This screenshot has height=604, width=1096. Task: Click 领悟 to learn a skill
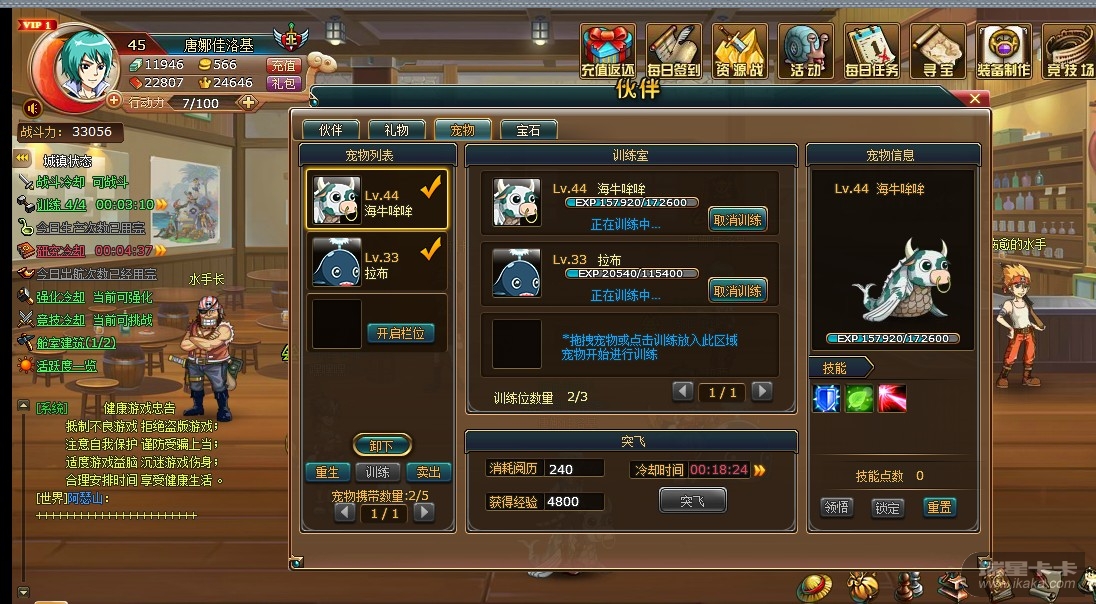837,507
